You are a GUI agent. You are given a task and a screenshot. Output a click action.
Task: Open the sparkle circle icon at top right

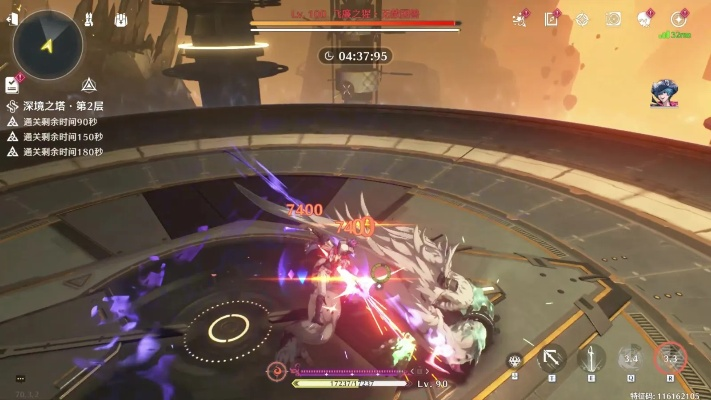pos(679,19)
